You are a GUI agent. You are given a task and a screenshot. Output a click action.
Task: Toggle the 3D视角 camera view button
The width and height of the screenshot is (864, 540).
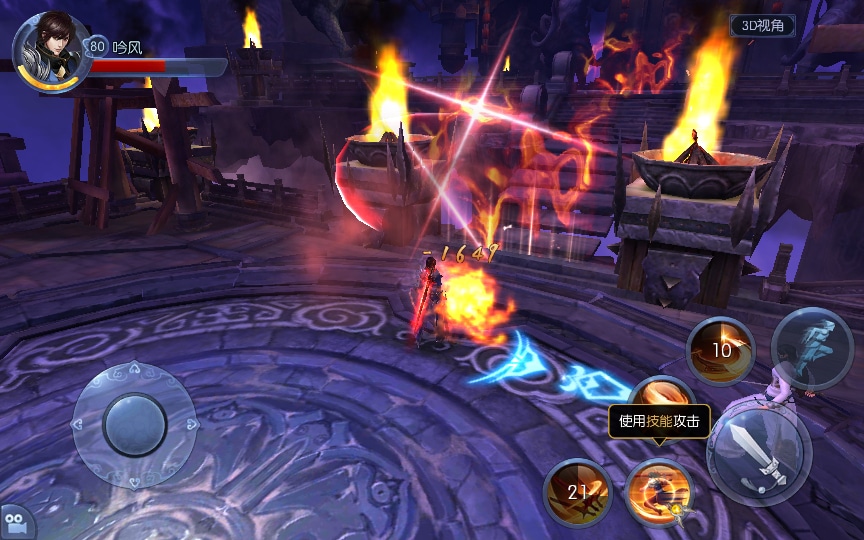(x=762, y=26)
